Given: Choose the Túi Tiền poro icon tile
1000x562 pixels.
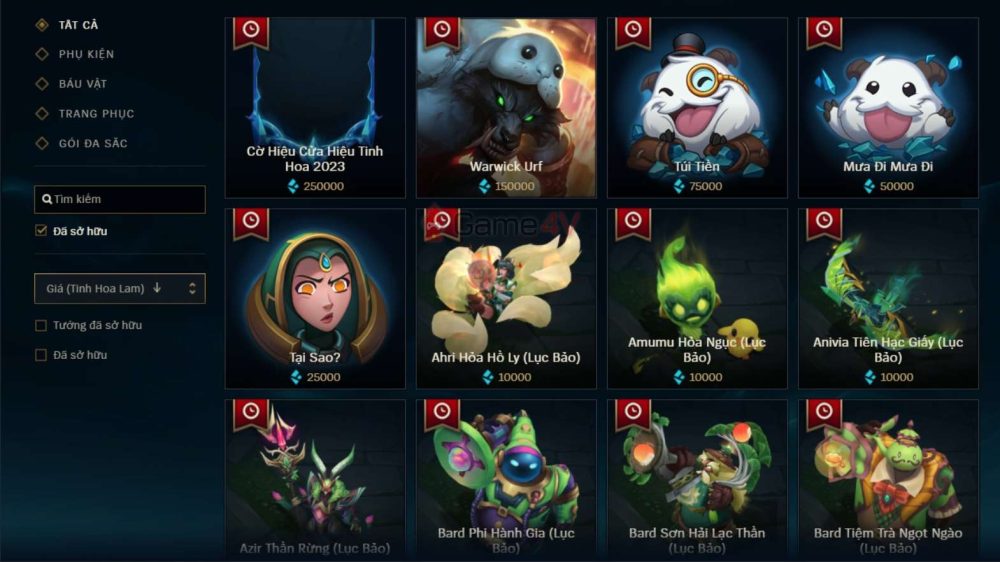Looking at the screenshot, I should pos(697,108).
